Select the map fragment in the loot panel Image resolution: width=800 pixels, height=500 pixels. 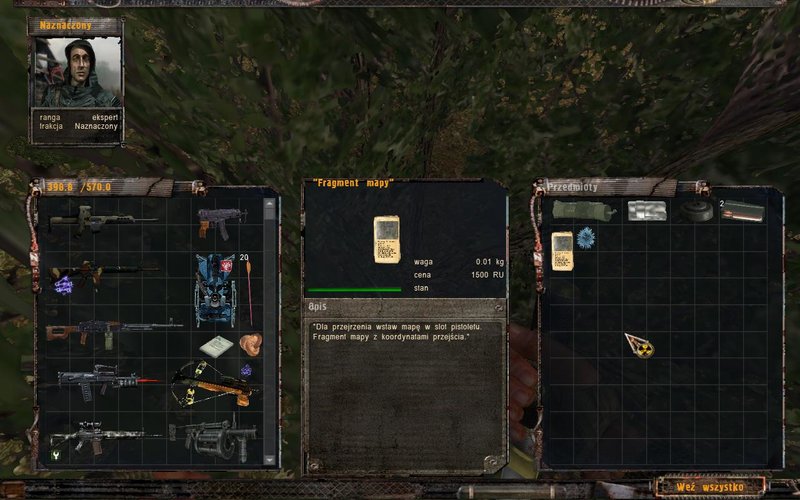click(x=562, y=246)
